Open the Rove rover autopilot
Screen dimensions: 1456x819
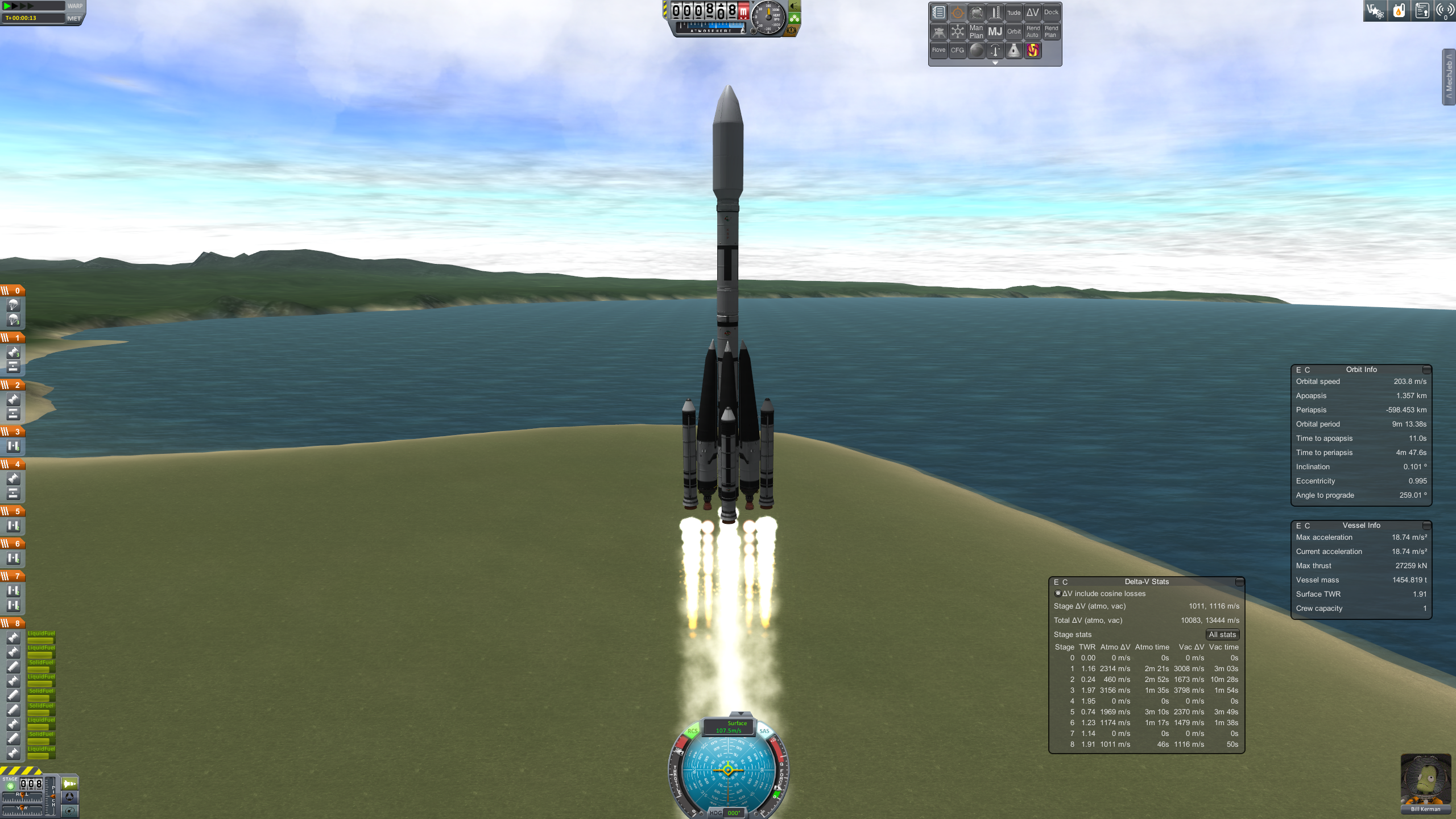(938, 51)
